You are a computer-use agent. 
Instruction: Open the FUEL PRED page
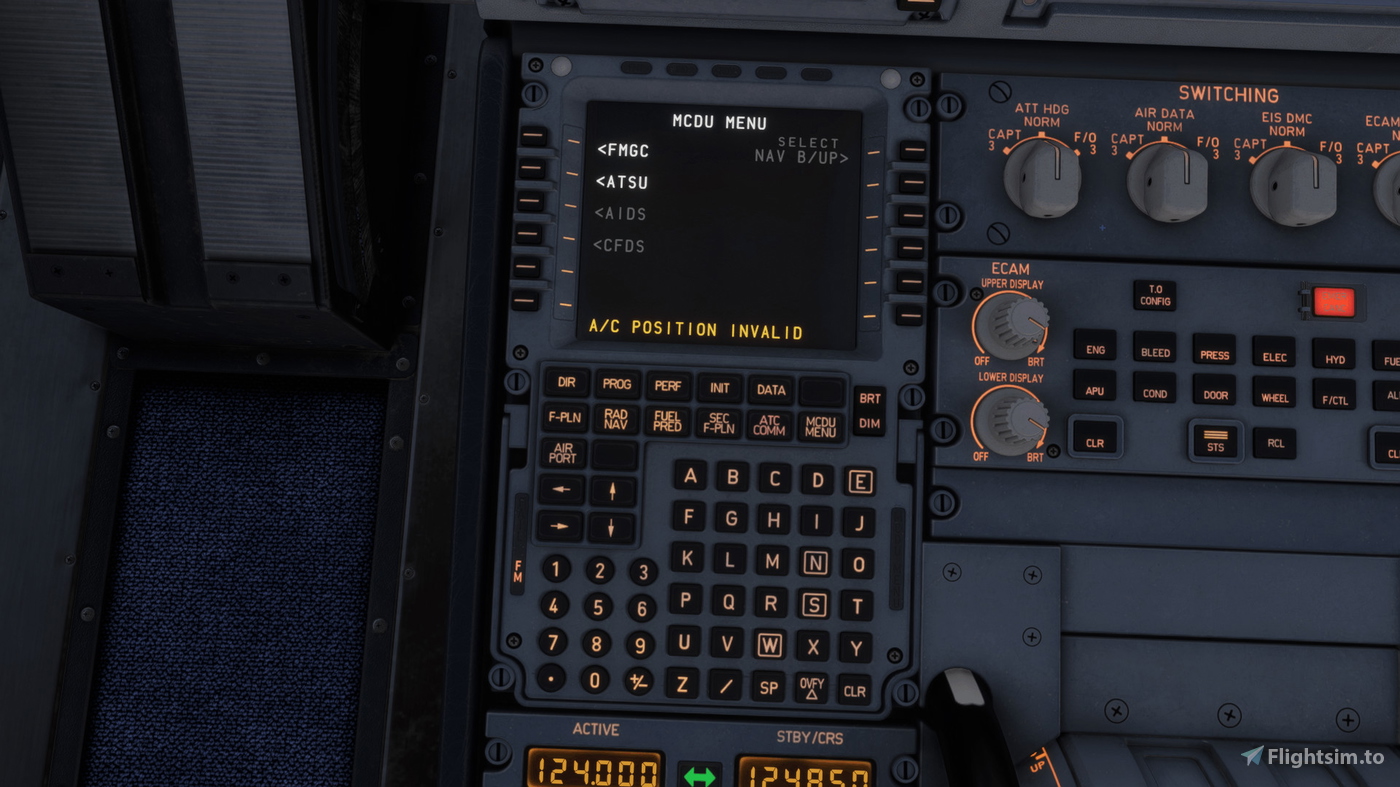coord(666,419)
